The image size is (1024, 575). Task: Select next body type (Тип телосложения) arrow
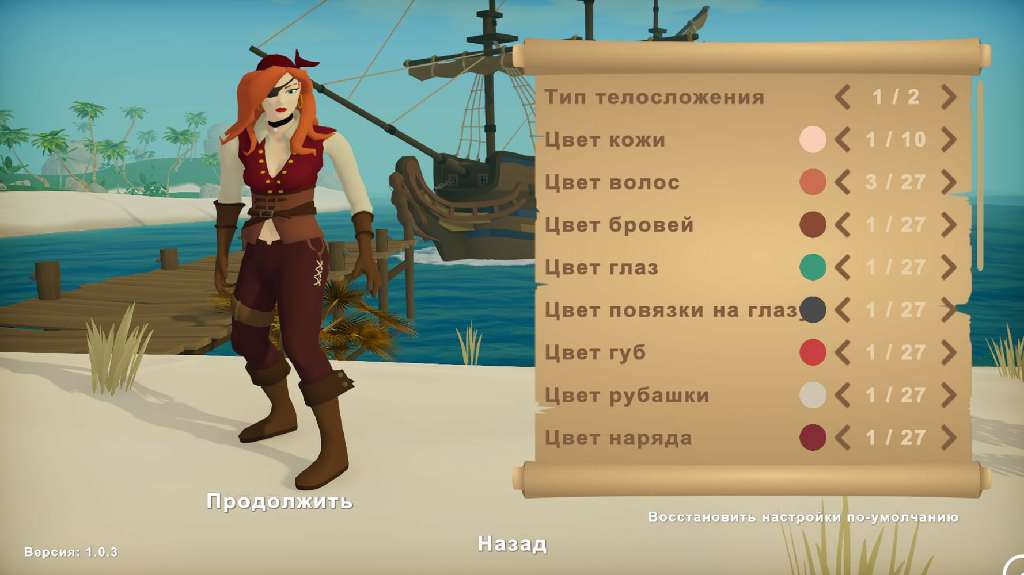point(949,97)
